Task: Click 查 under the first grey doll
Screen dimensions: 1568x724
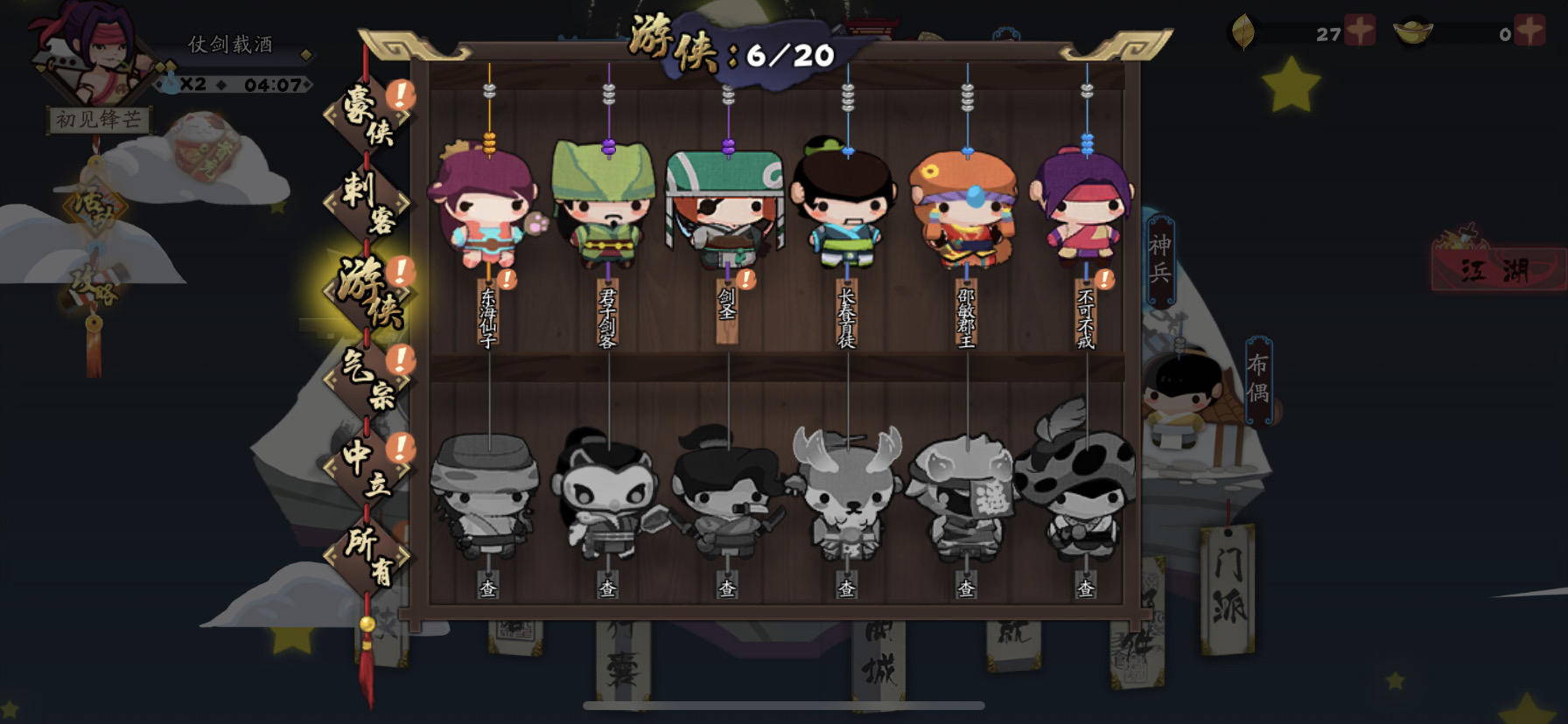Action: [x=487, y=588]
